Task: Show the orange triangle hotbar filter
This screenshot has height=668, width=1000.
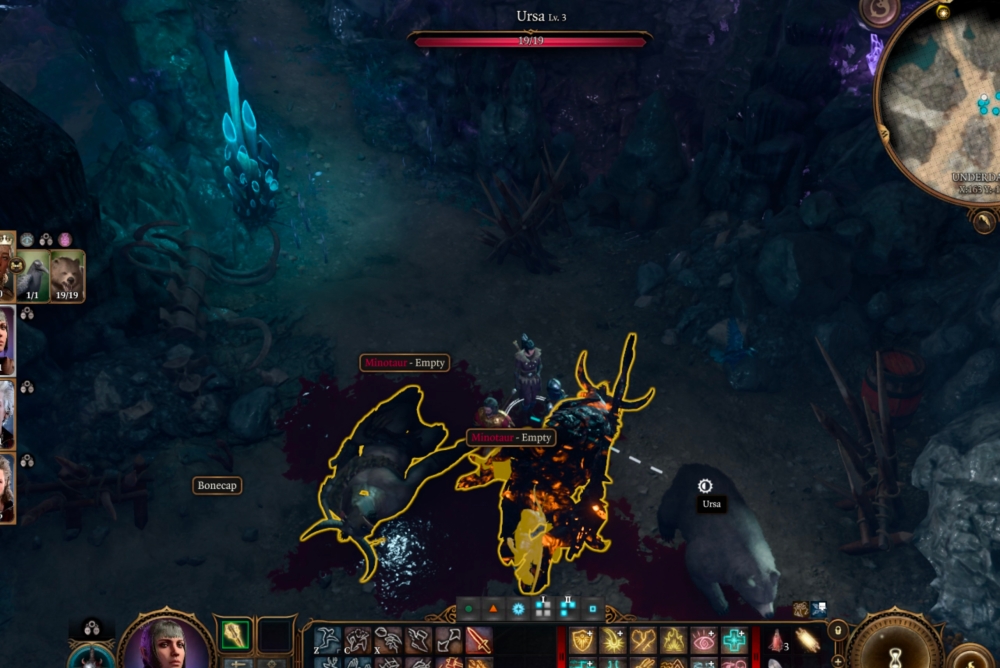Action: click(x=493, y=608)
